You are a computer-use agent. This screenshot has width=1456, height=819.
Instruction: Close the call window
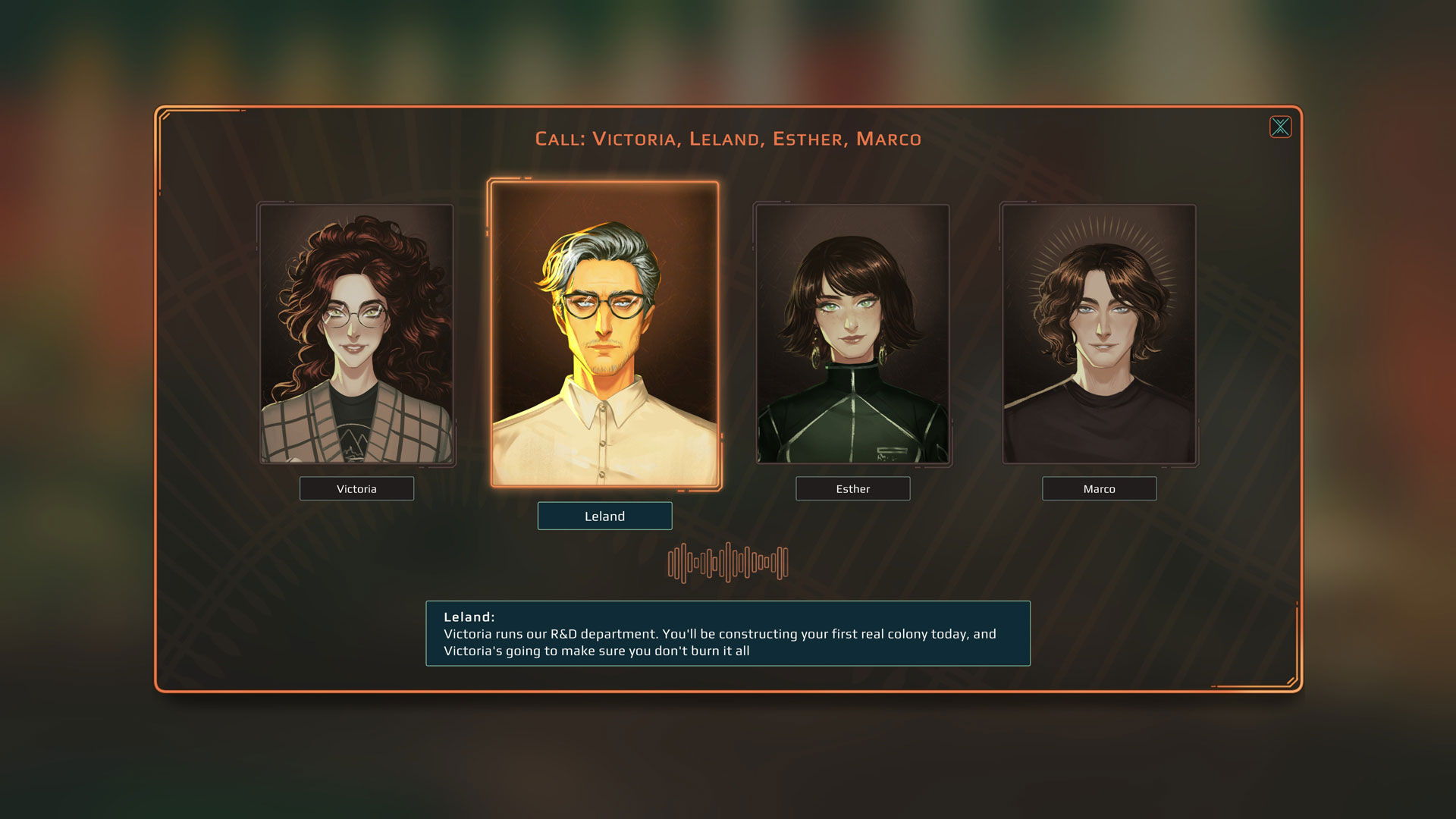pyautogui.click(x=1280, y=127)
